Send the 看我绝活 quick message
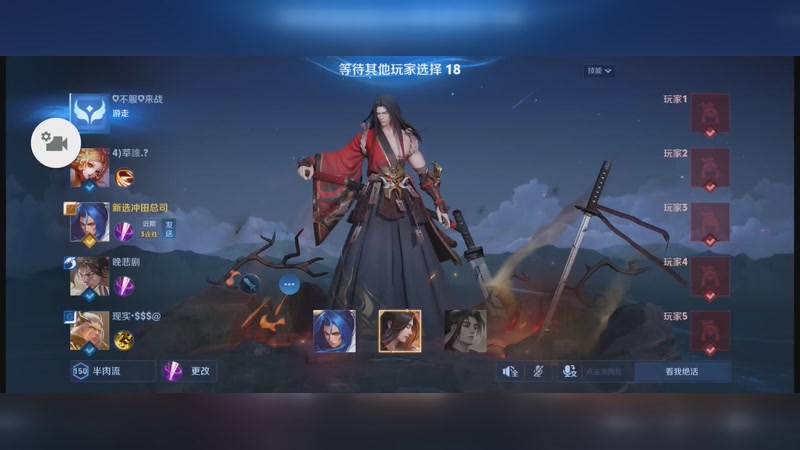 (x=681, y=371)
